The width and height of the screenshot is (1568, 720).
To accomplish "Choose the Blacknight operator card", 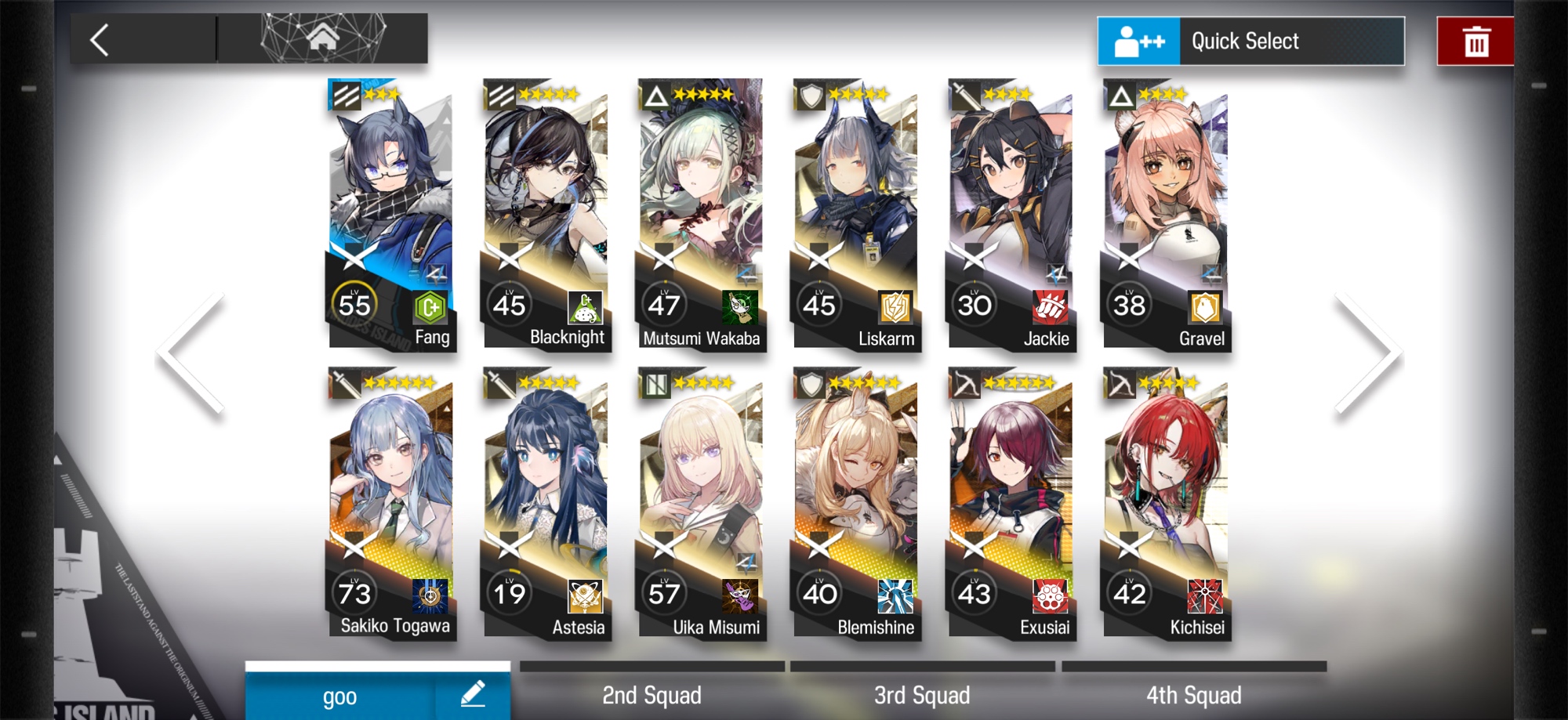I will [x=545, y=212].
